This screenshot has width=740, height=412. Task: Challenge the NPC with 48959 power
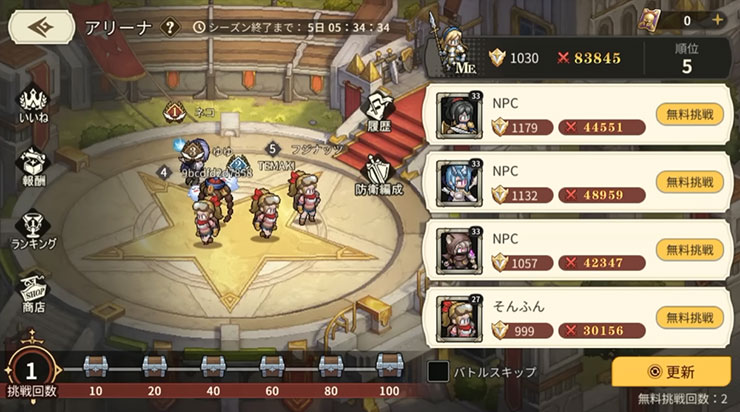[x=690, y=182]
